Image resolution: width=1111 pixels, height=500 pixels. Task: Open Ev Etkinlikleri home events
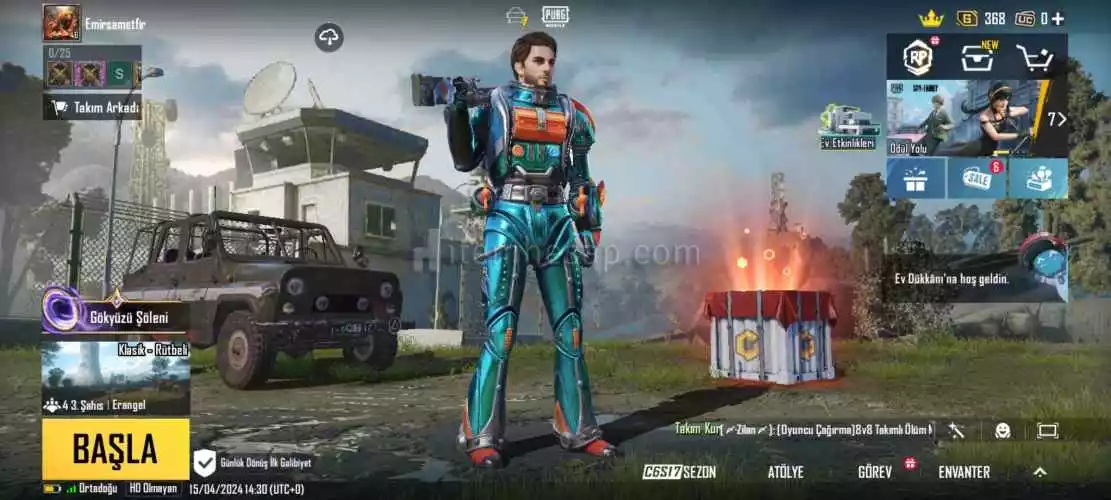(x=848, y=128)
